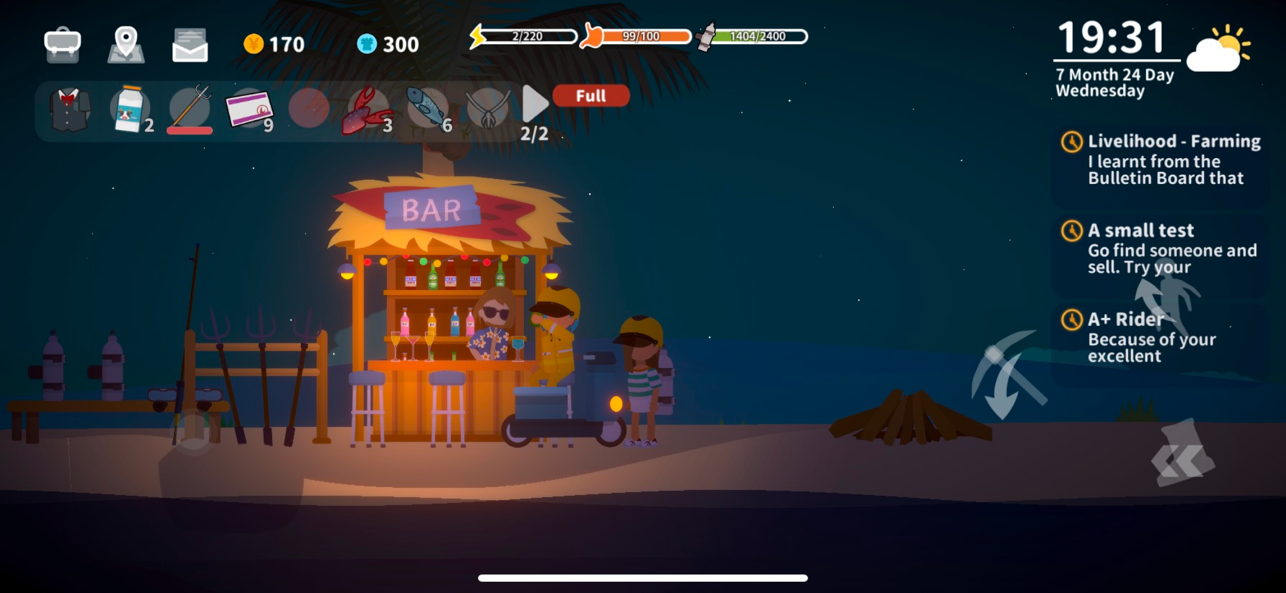
Task: Tap the red Full button
Action: tap(591, 96)
